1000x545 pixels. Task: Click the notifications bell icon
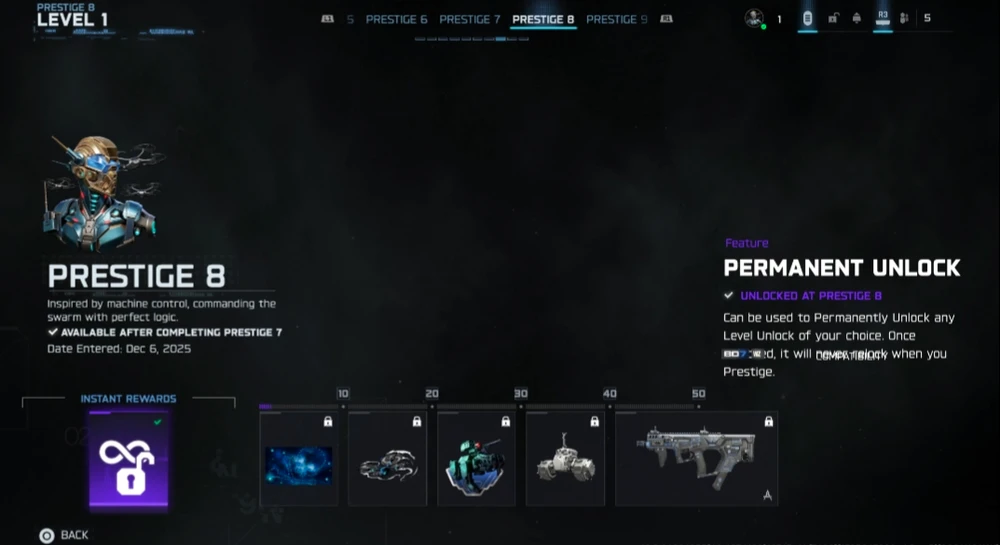[x=857, y=18]
